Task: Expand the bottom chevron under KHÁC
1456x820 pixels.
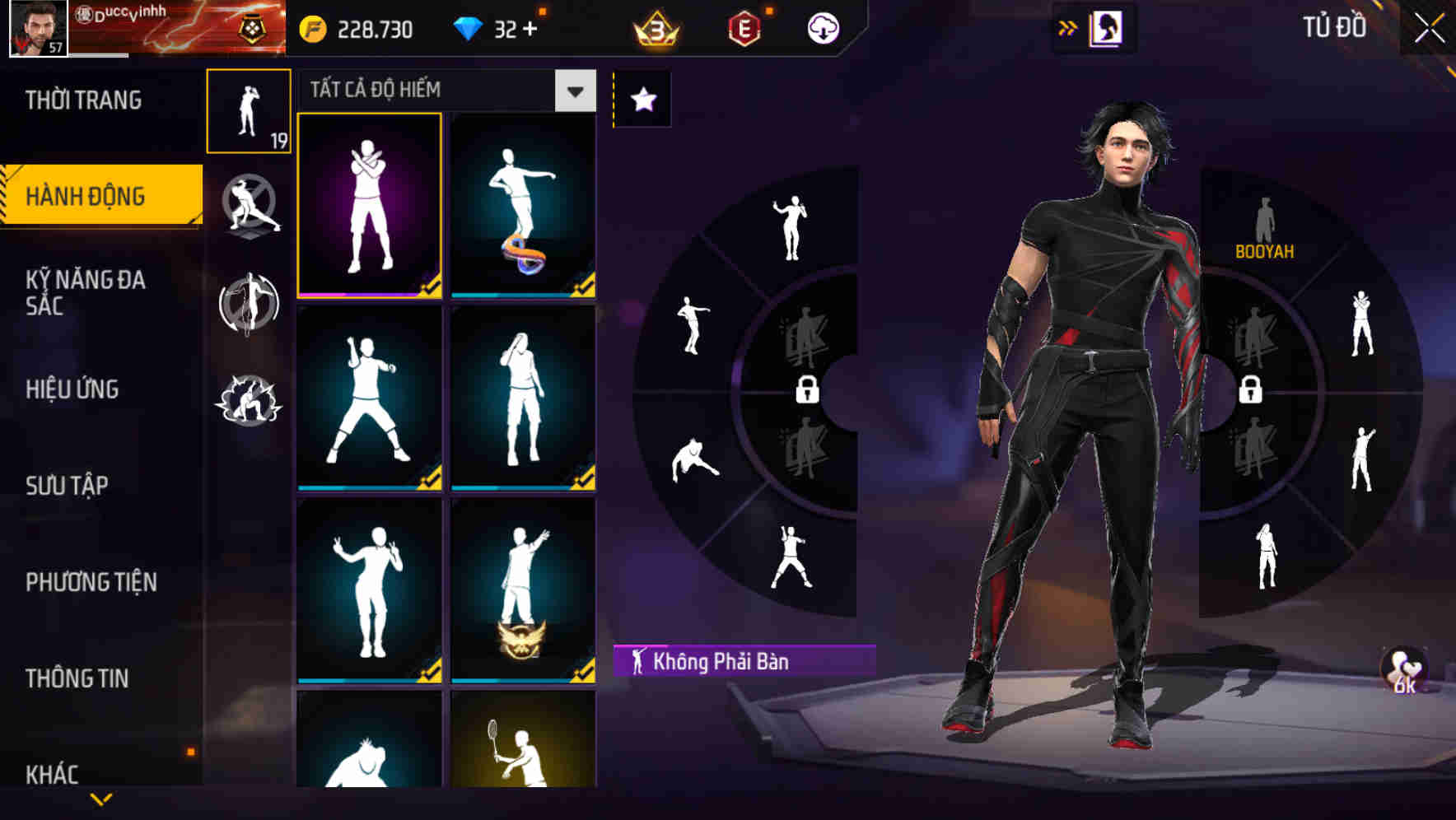Action: (102, 798)
